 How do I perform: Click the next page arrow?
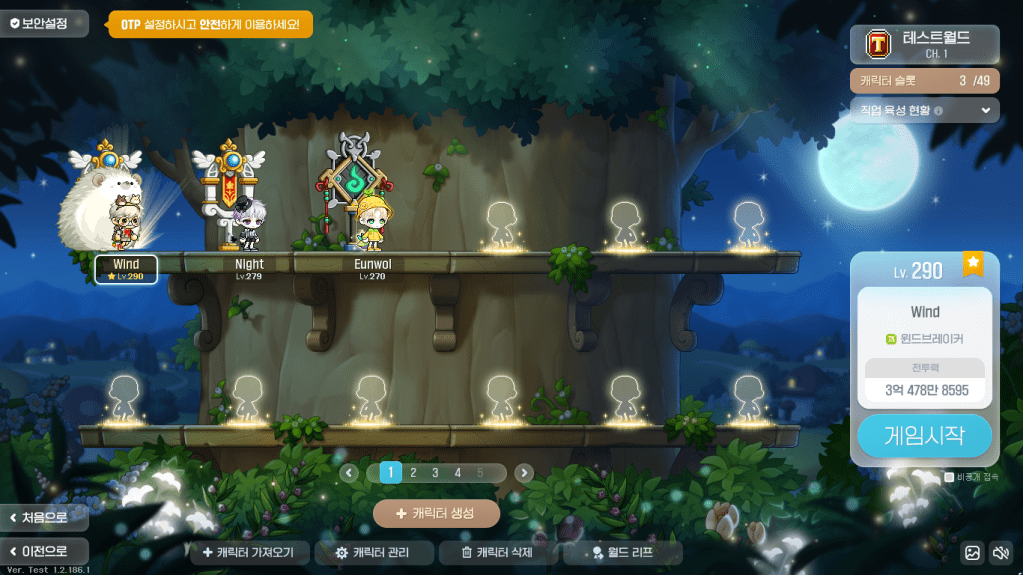tap(524, 473)
